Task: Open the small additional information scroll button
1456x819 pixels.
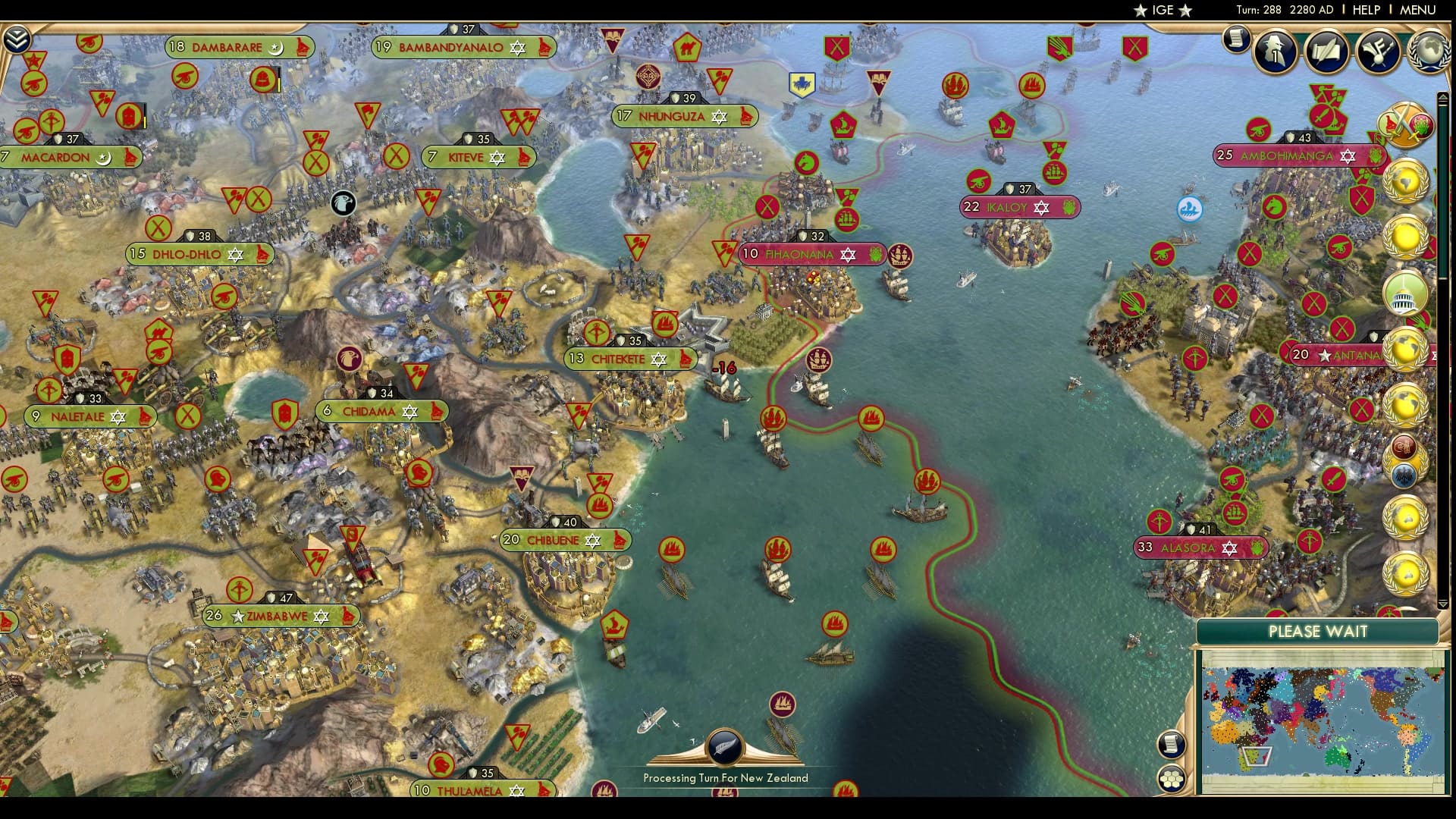Action: pyautogui.click(x=1236, y=38)
